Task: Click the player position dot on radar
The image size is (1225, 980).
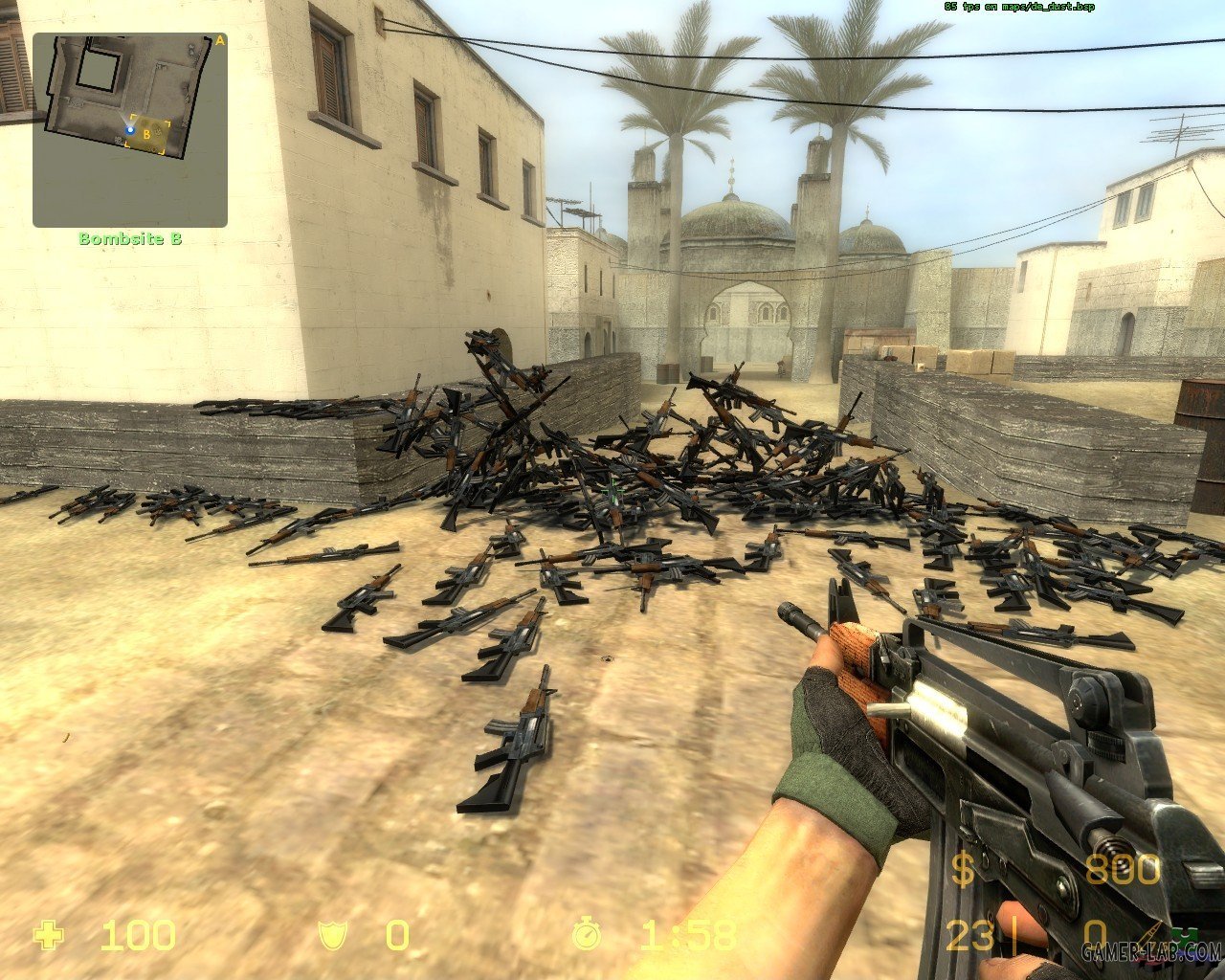Action: pyautogui.click(x=130, y=129)
